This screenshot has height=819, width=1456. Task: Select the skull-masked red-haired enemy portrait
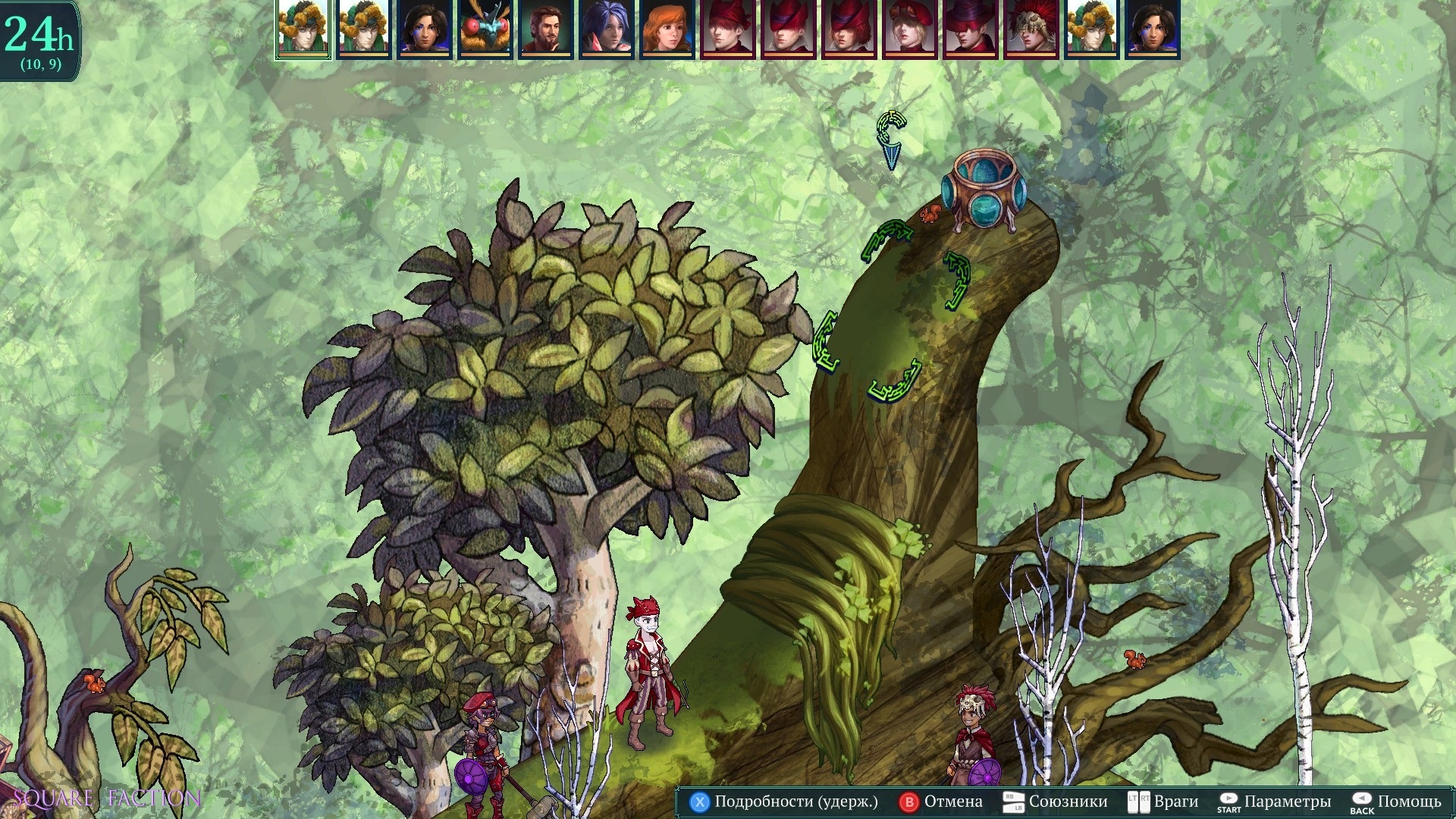(x=1031, y=28)
